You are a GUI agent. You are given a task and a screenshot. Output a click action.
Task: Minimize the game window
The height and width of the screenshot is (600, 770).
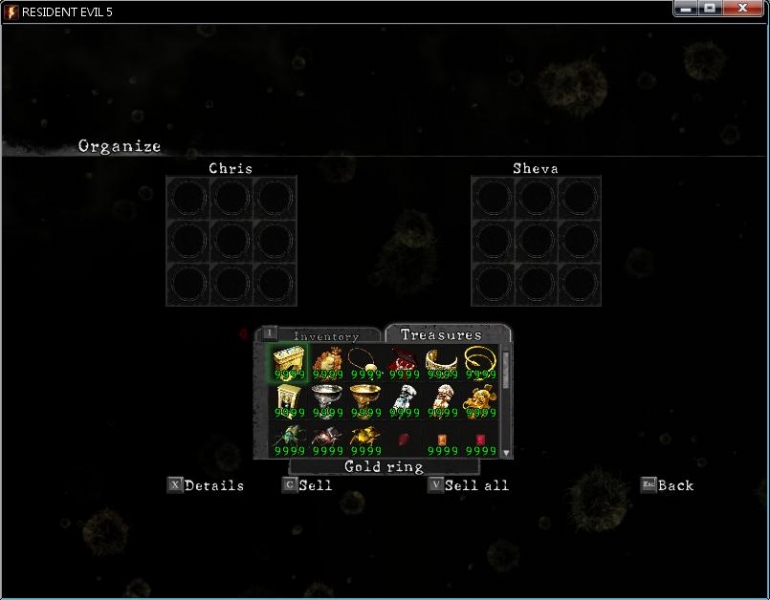pyautogui.click(x=686, y=8)
